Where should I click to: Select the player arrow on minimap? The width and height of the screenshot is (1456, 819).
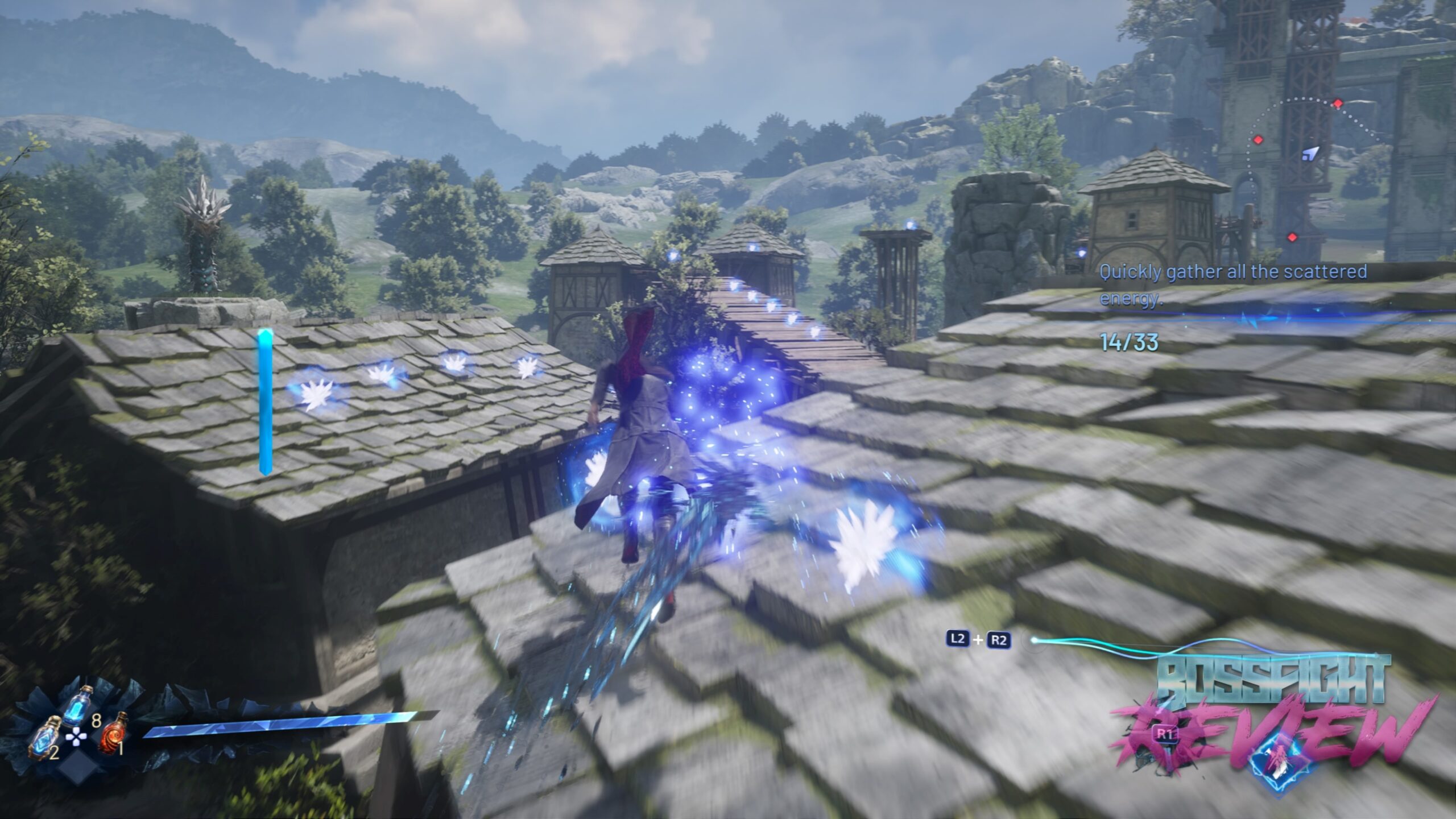1310,153
